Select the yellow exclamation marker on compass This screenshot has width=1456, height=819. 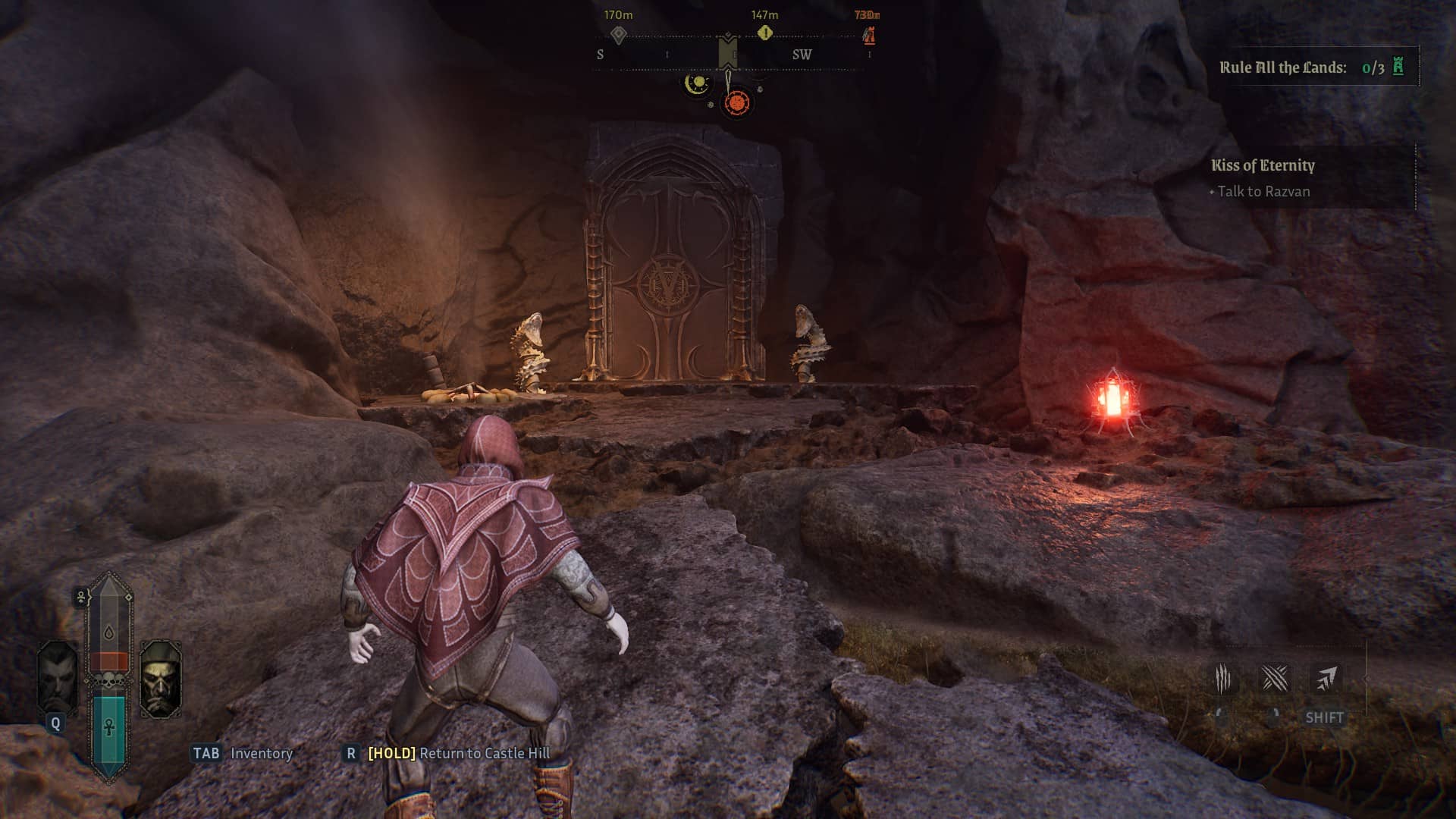(764, 33)
